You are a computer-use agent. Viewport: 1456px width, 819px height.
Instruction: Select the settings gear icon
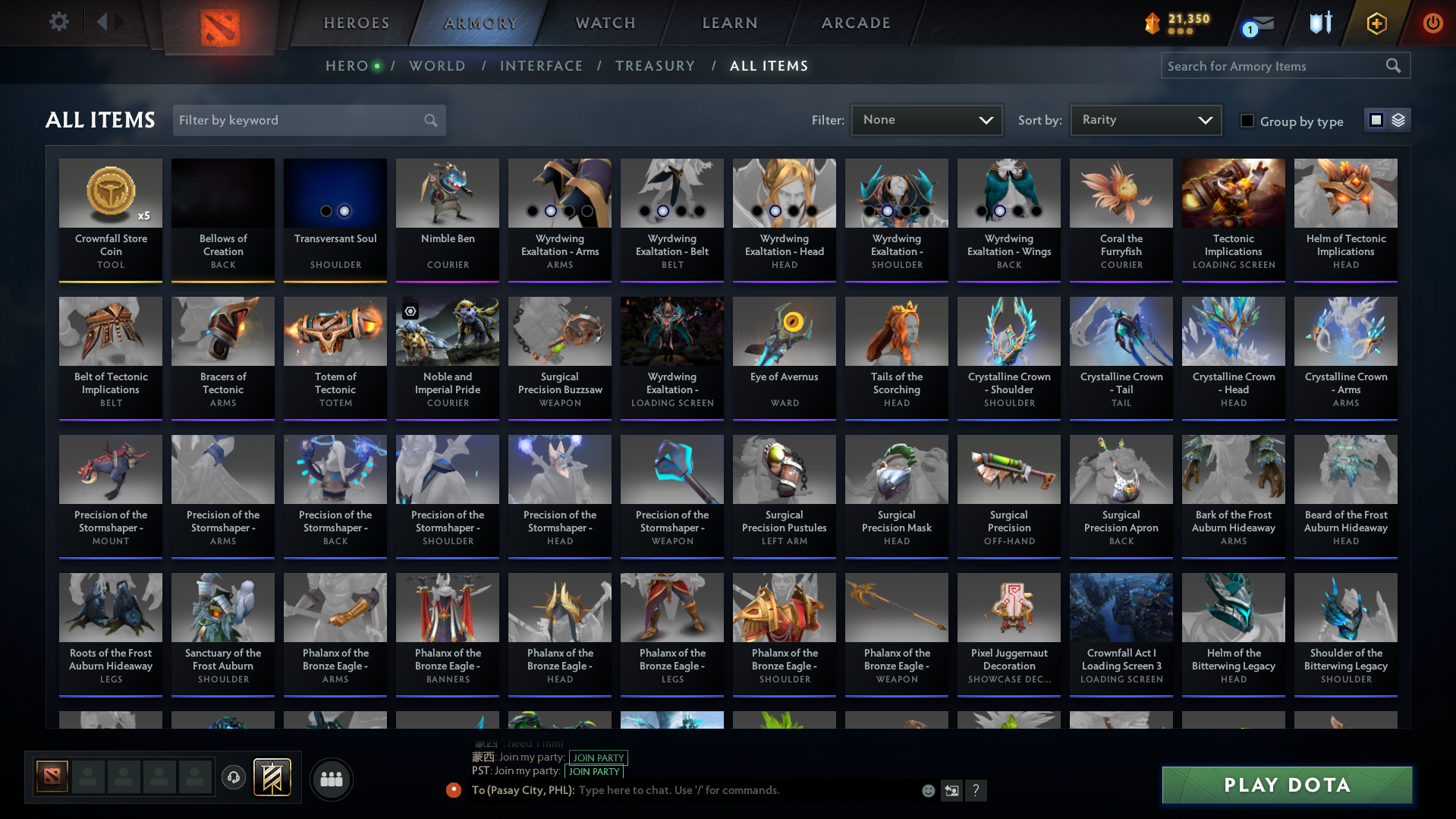(x=58, y=22)
